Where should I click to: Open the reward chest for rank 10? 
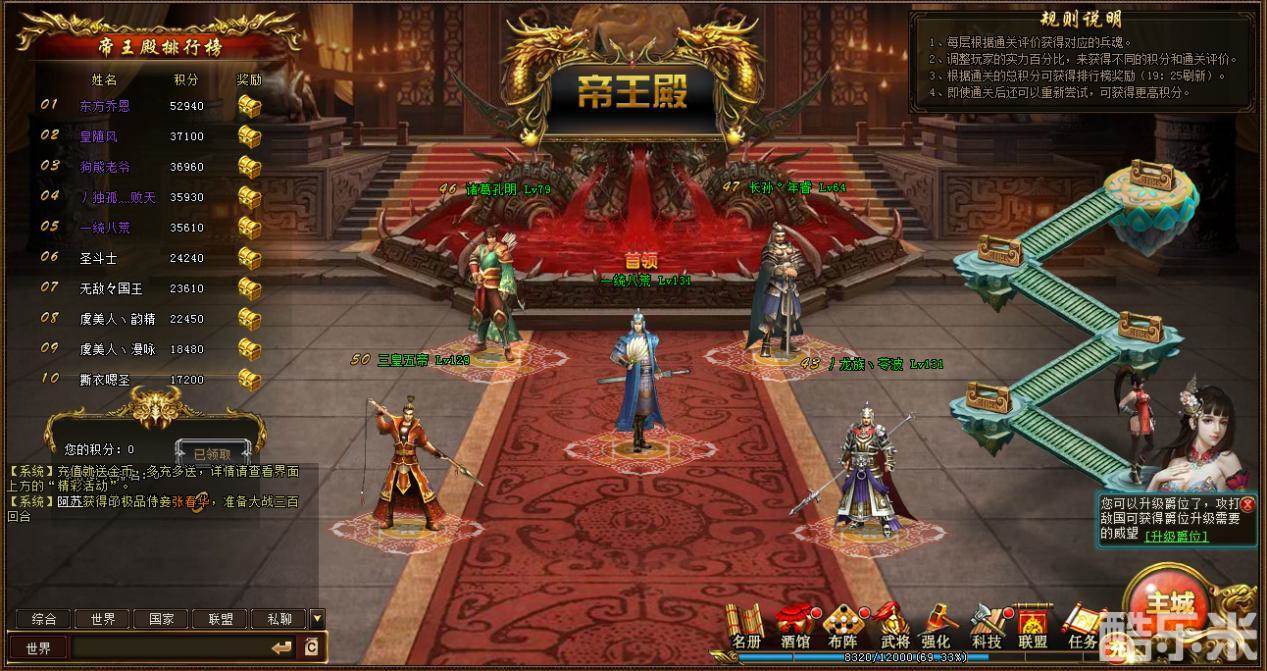click(249, 380)
